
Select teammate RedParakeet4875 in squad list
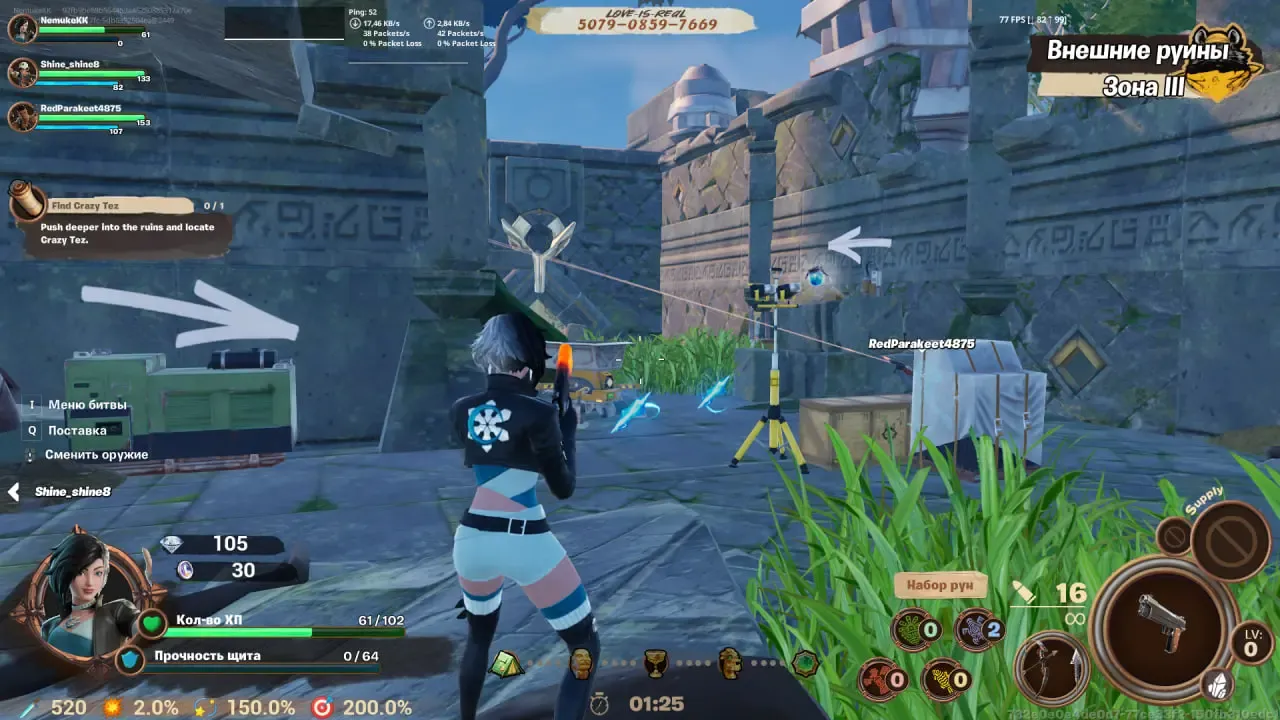click(80, 108)
